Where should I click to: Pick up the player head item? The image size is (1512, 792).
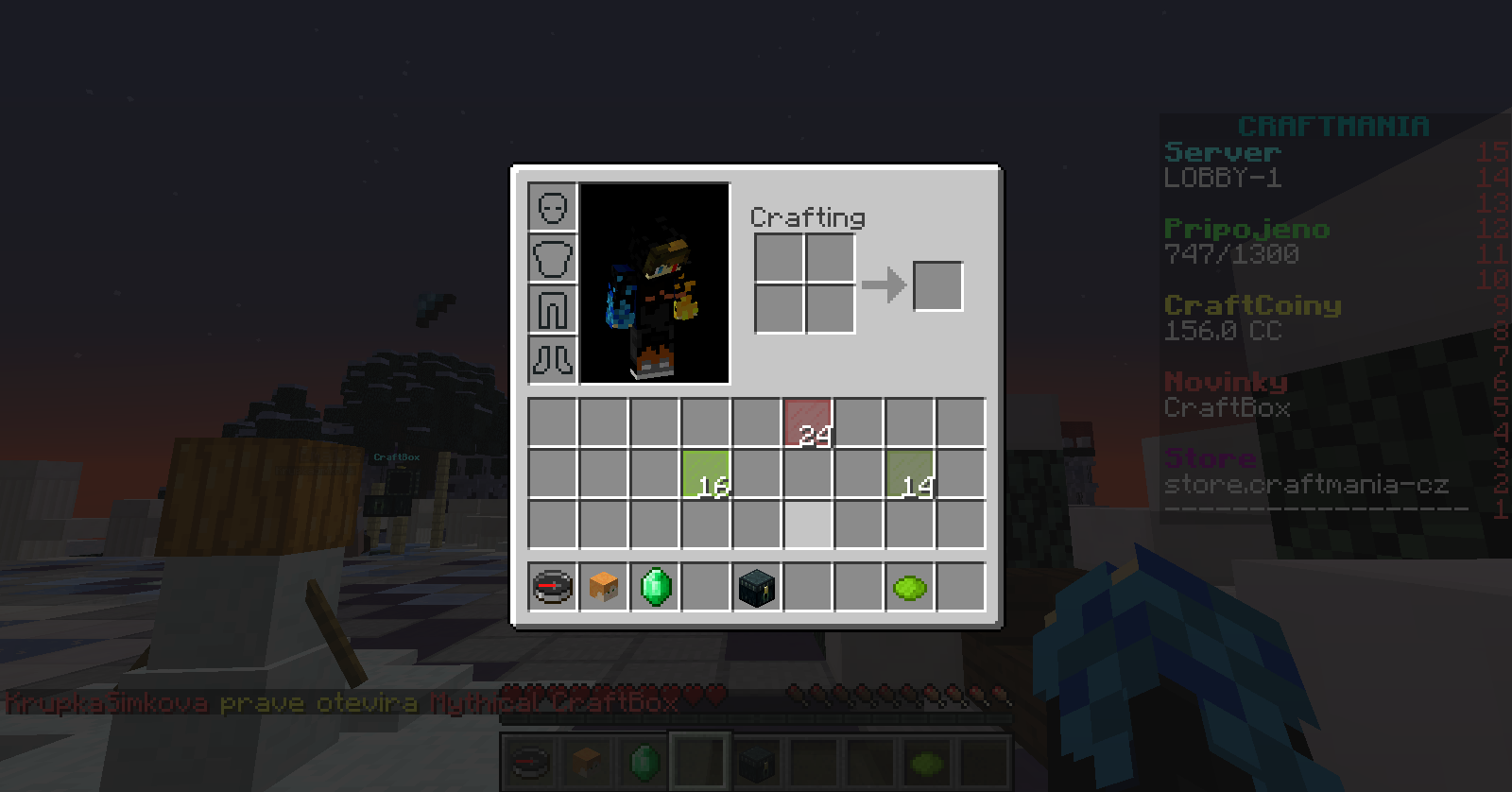604,587
